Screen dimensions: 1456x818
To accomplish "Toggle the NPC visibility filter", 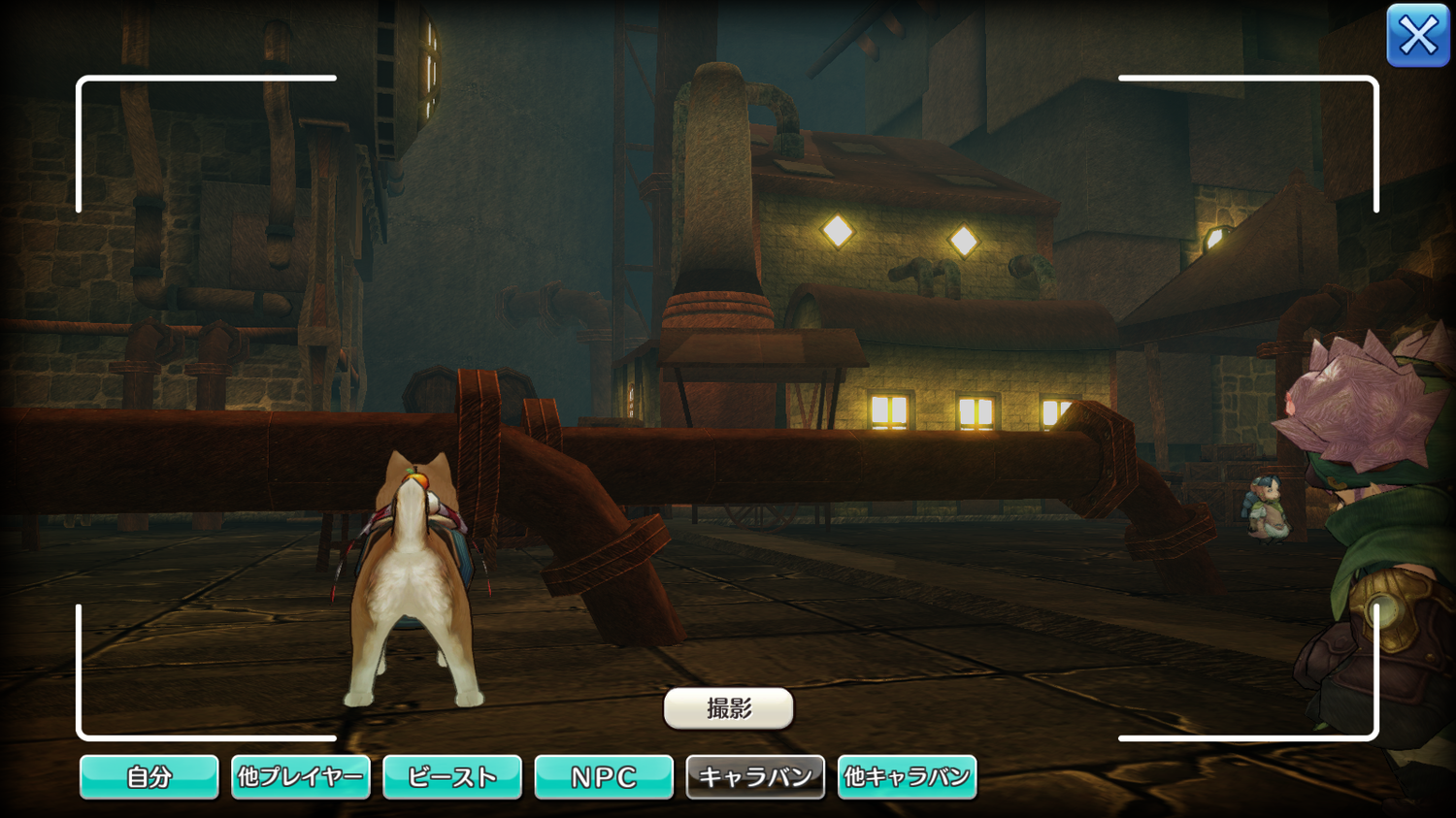I will (x=604, y=777).
